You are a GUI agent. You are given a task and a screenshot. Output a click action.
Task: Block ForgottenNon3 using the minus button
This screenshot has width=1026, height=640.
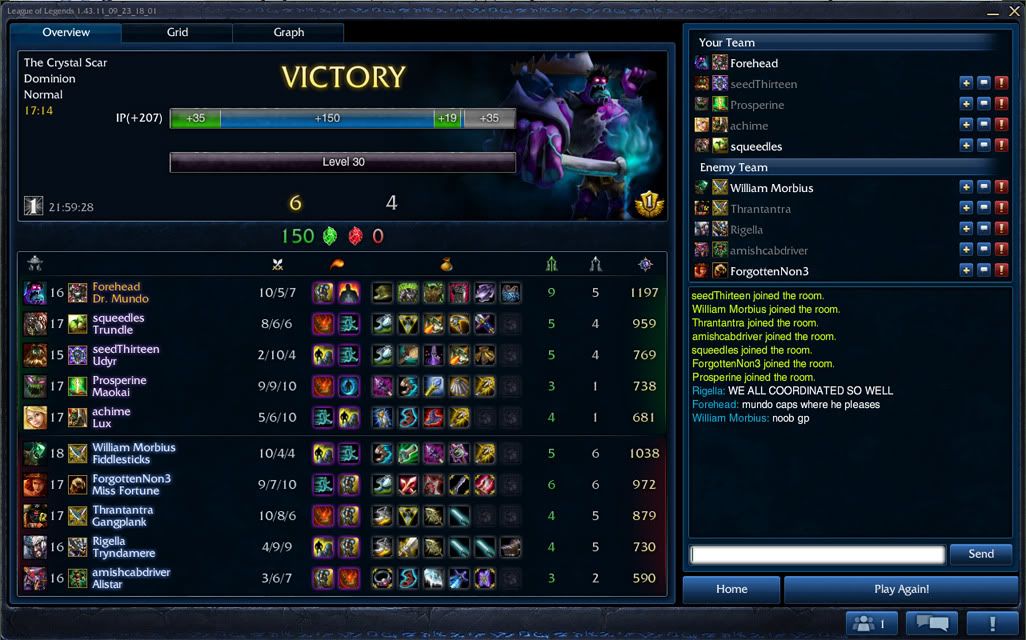pos(984,270)
